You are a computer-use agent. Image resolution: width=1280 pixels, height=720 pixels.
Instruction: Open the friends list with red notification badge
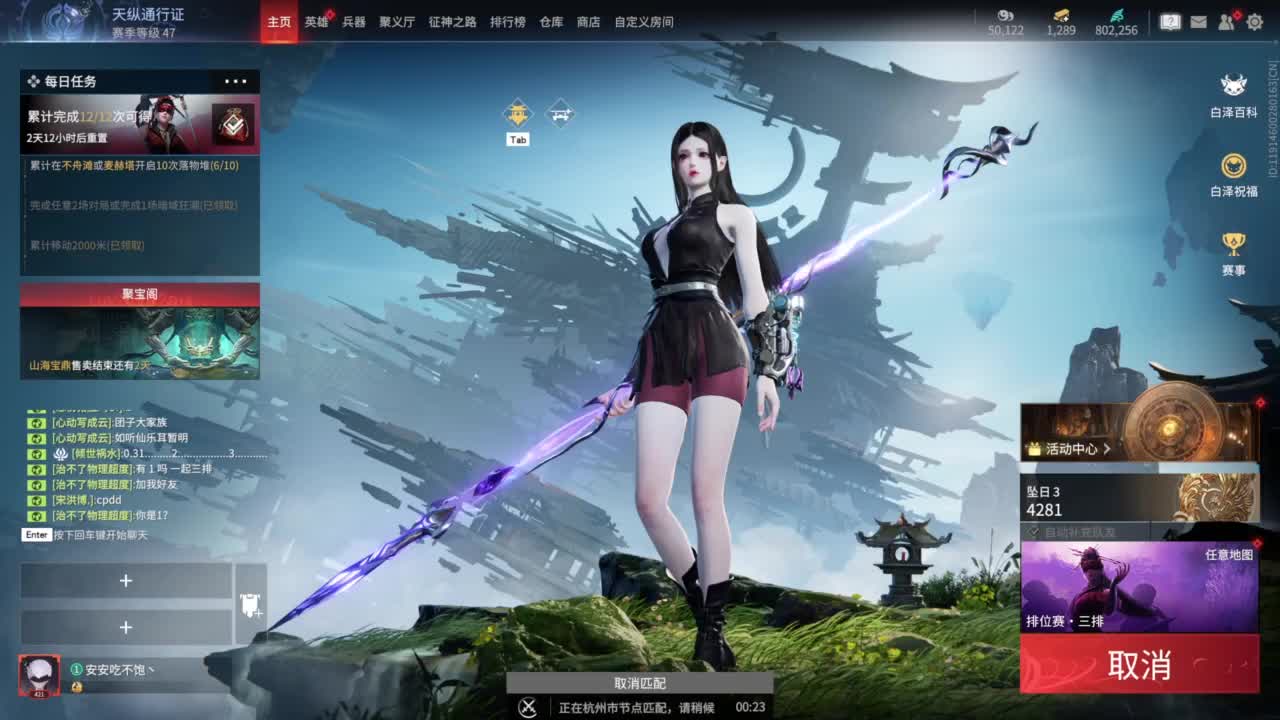tap(1225, 22)
